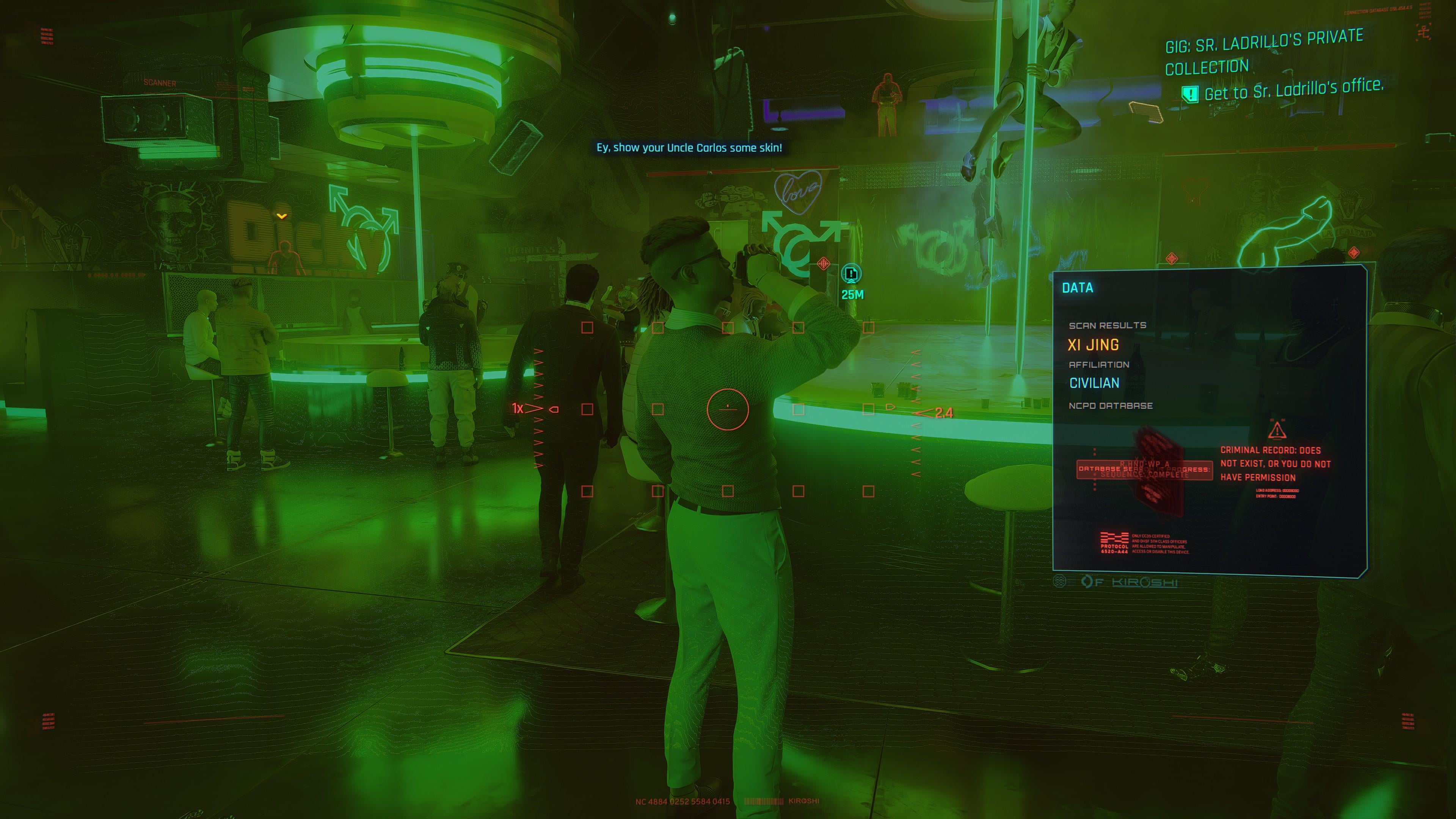Click the criminal record warning triangle icon
Viewport: 1456px width, 819px height.
tap(1277, 431)
